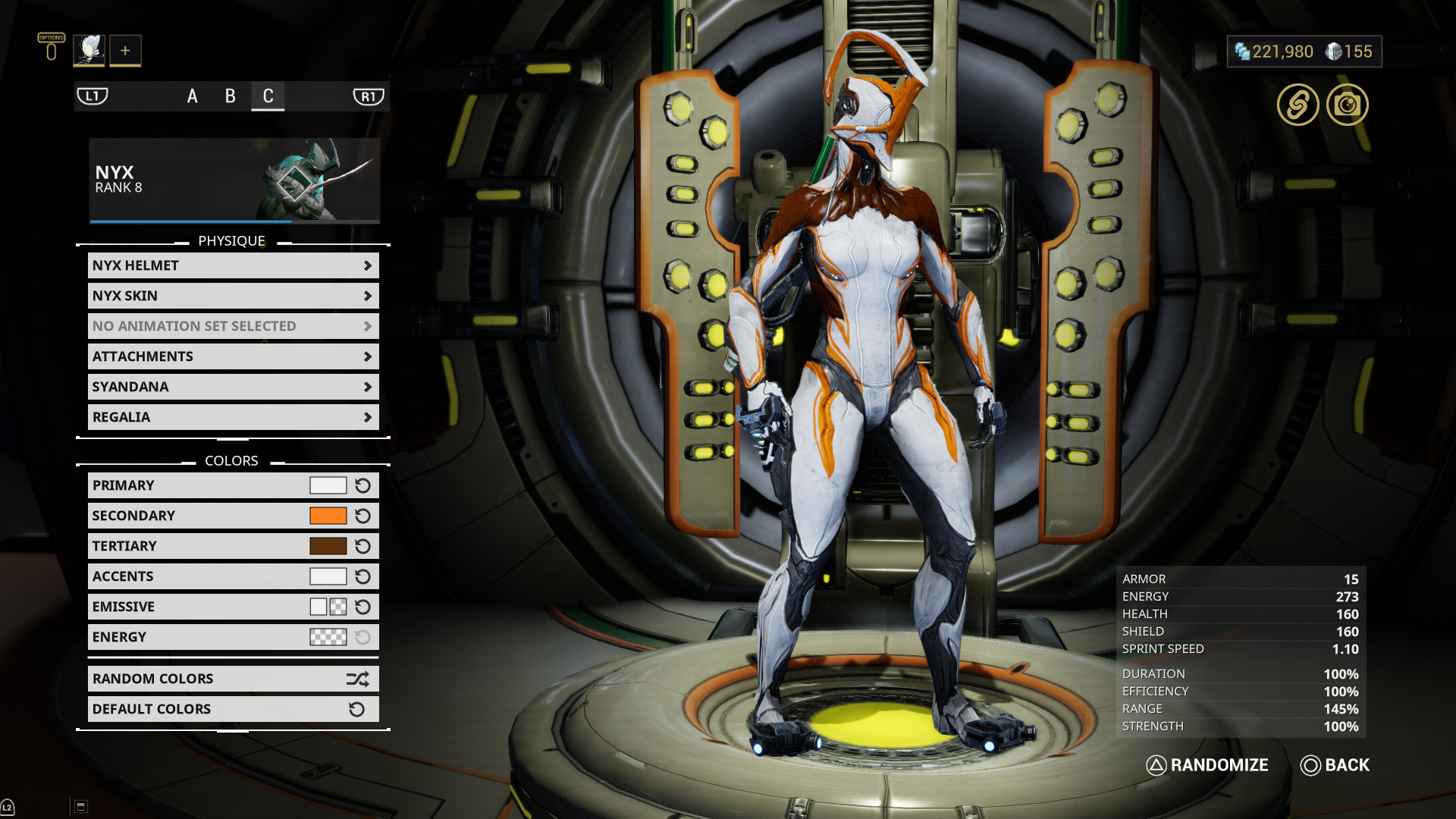Open the Attachments menu

point(233,356)
